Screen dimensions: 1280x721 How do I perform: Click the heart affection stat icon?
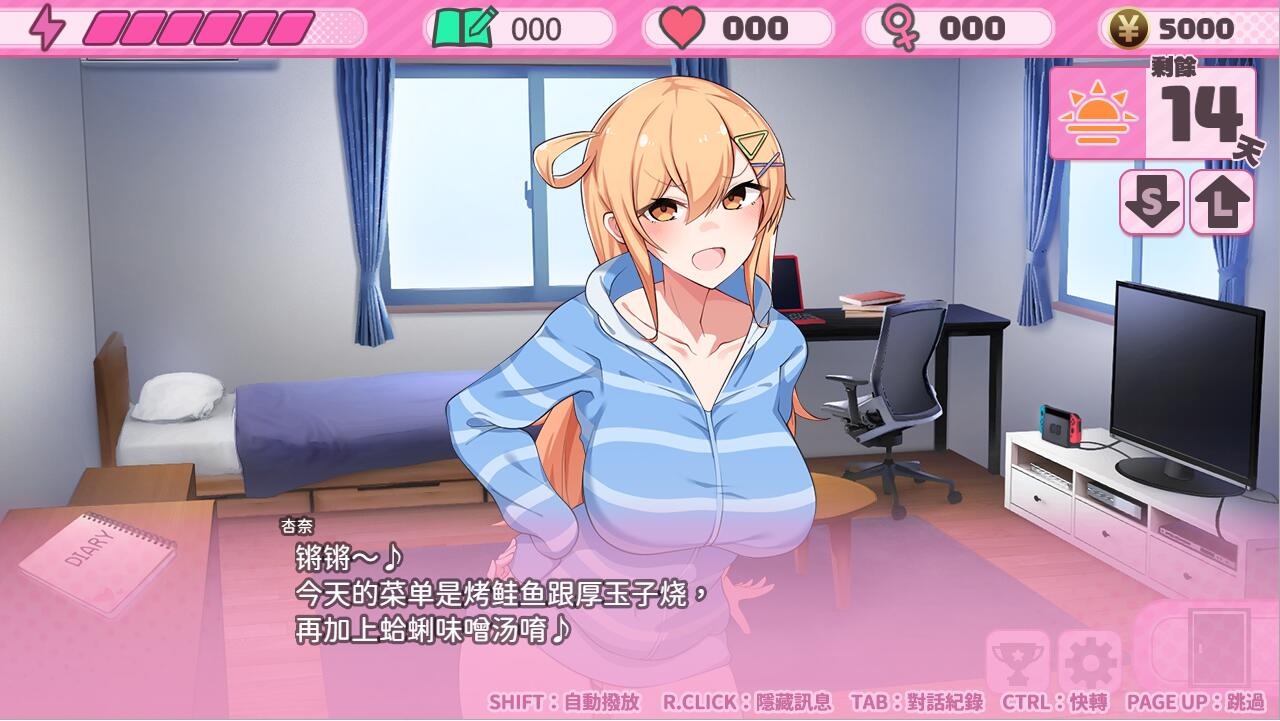tap(680, 28)
